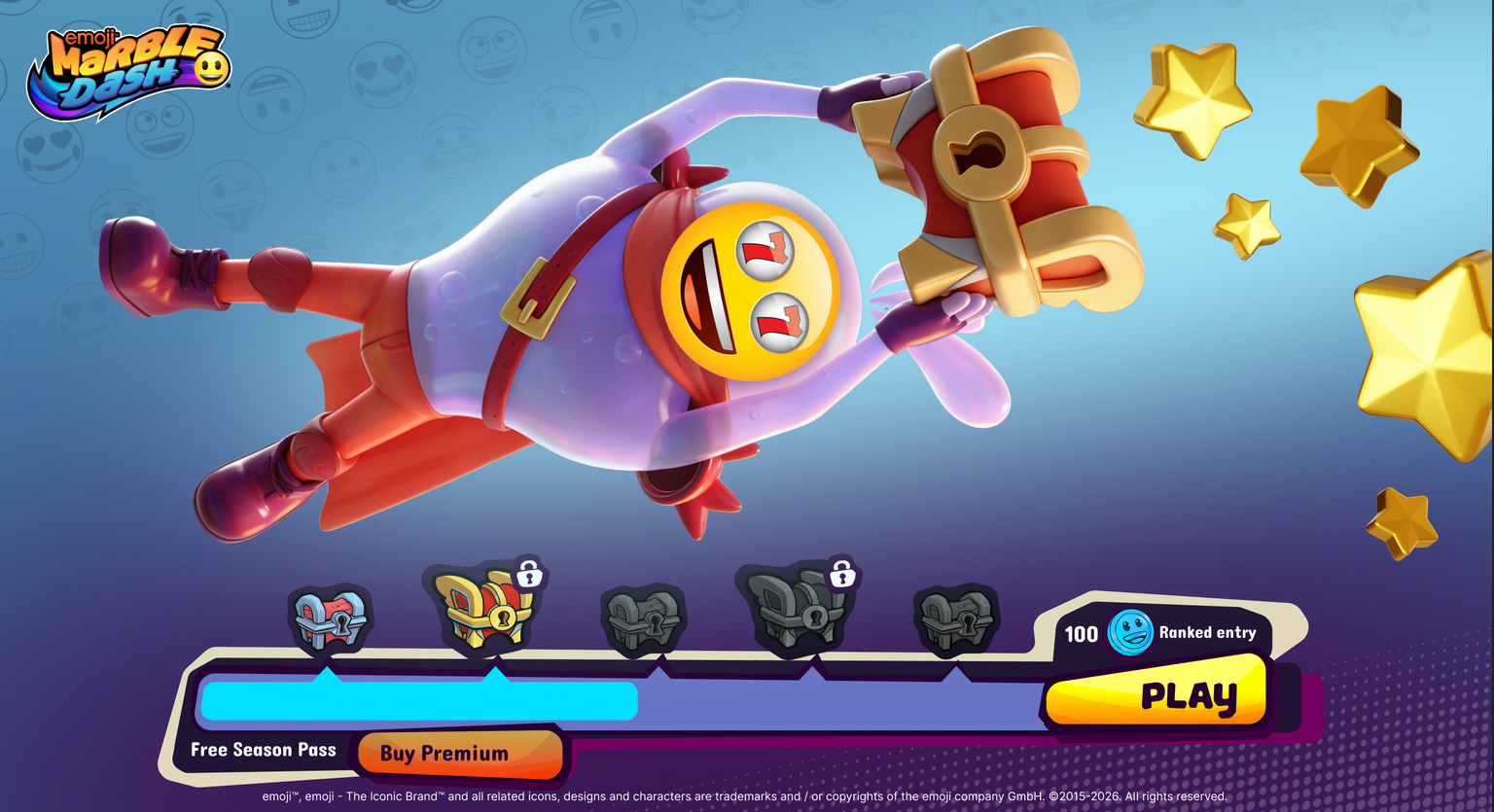Viewport: 1494px width, 812px height.
Task: Switch to the Free Season Pass view
Action: coord(263,750)
